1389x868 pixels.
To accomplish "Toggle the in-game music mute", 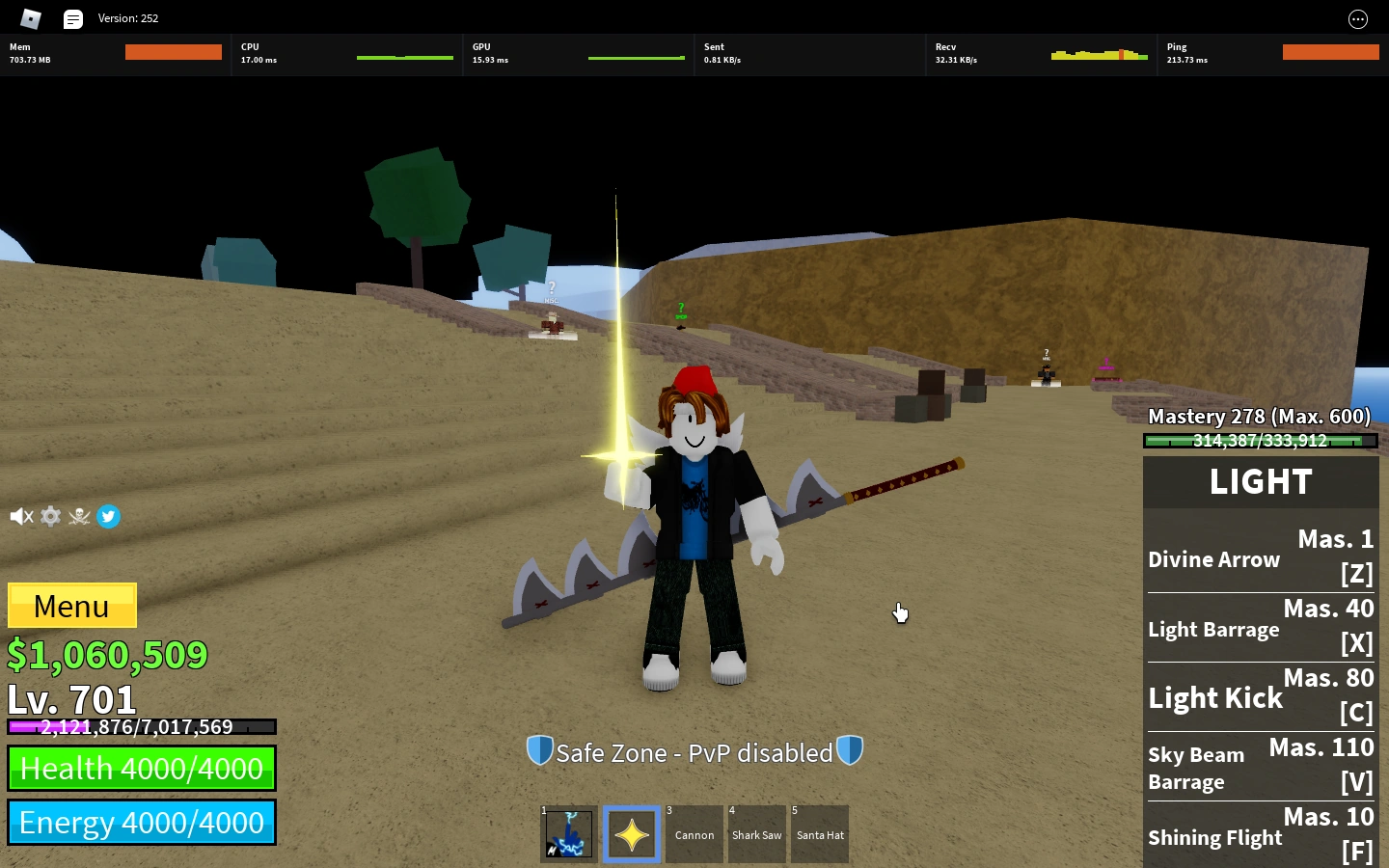I will (21, 516).
